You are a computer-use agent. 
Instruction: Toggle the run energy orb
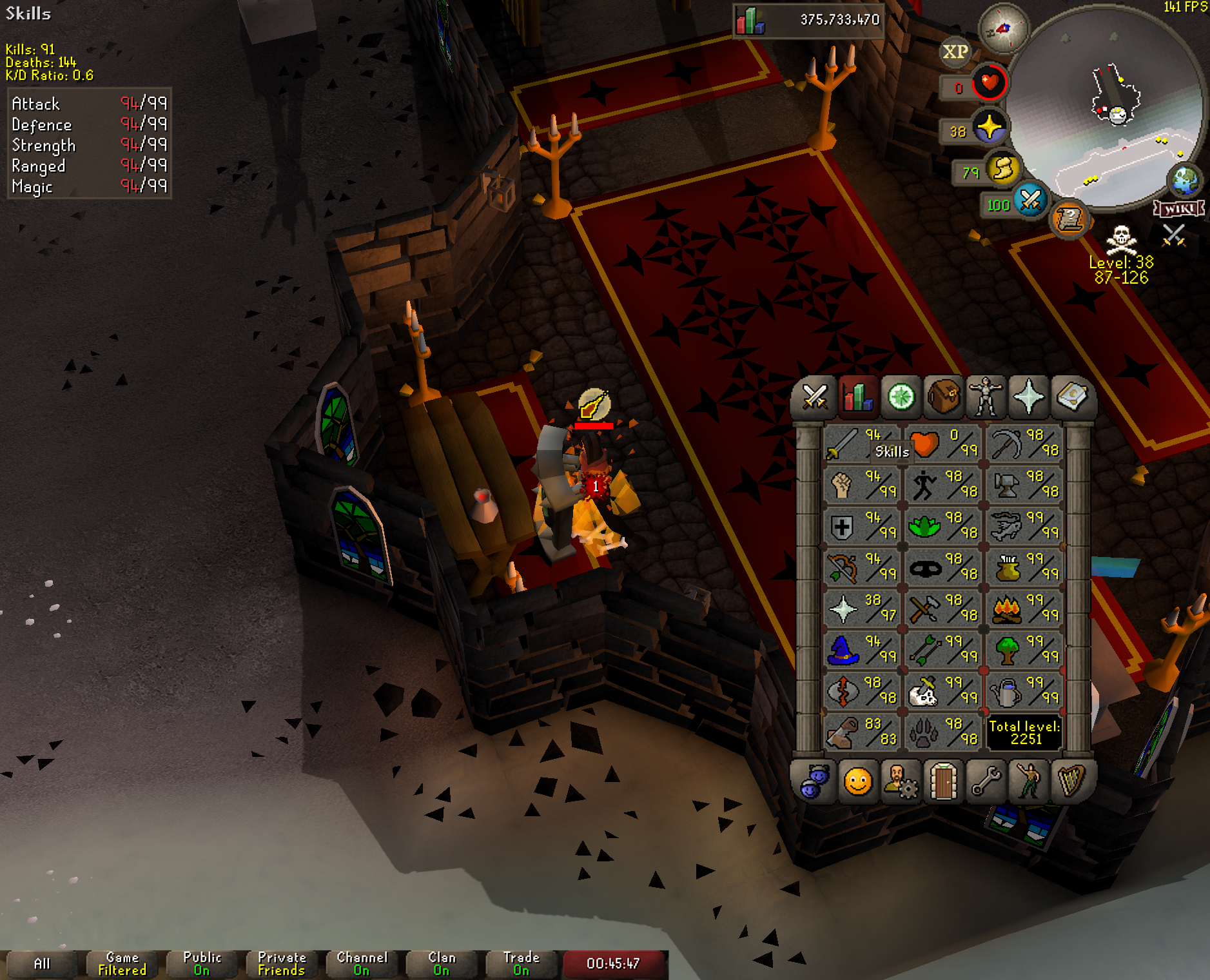pyautogui.click(x=1002, y=169)
